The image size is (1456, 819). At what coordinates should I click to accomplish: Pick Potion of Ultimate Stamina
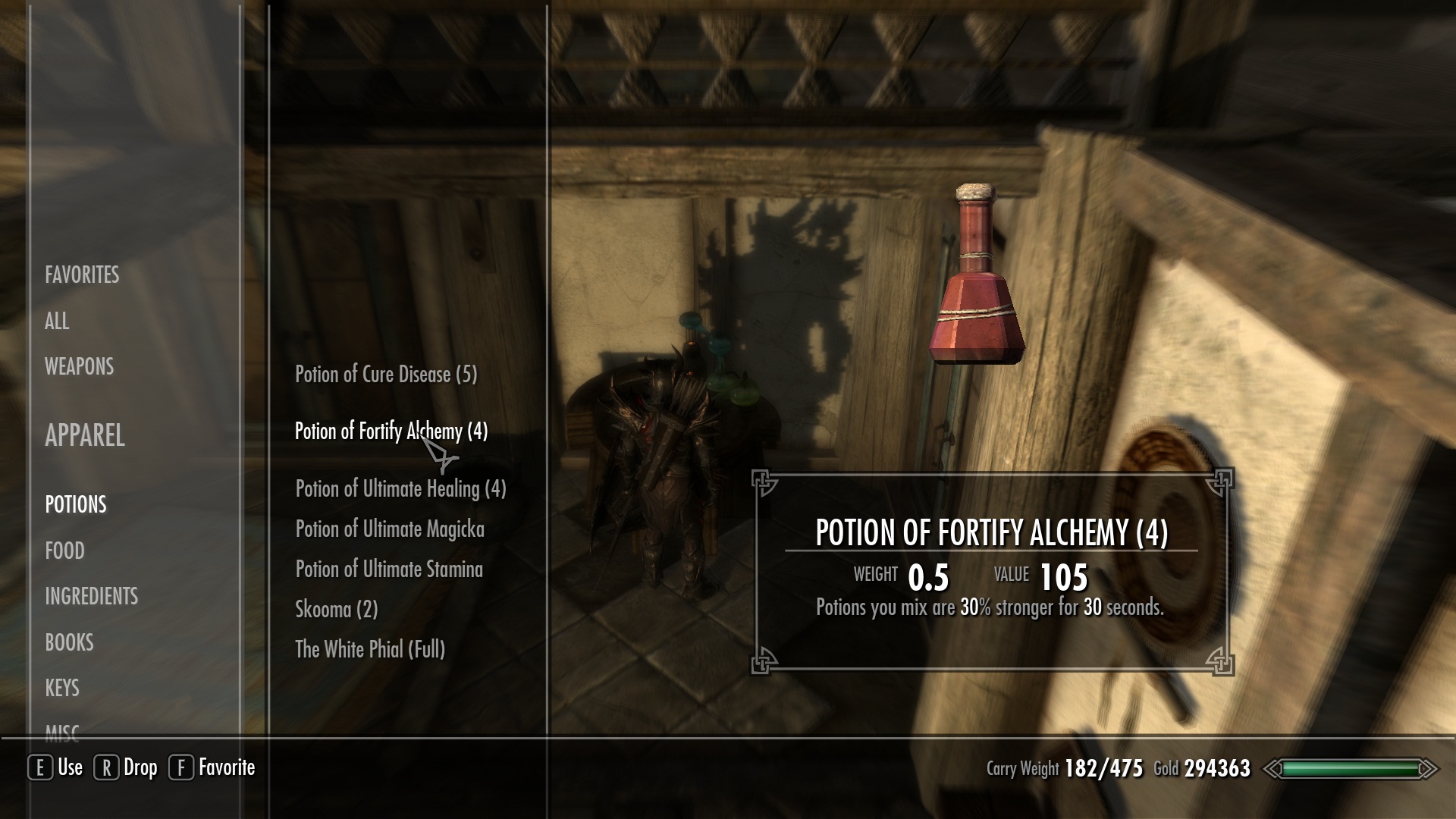tap(389, 569)
